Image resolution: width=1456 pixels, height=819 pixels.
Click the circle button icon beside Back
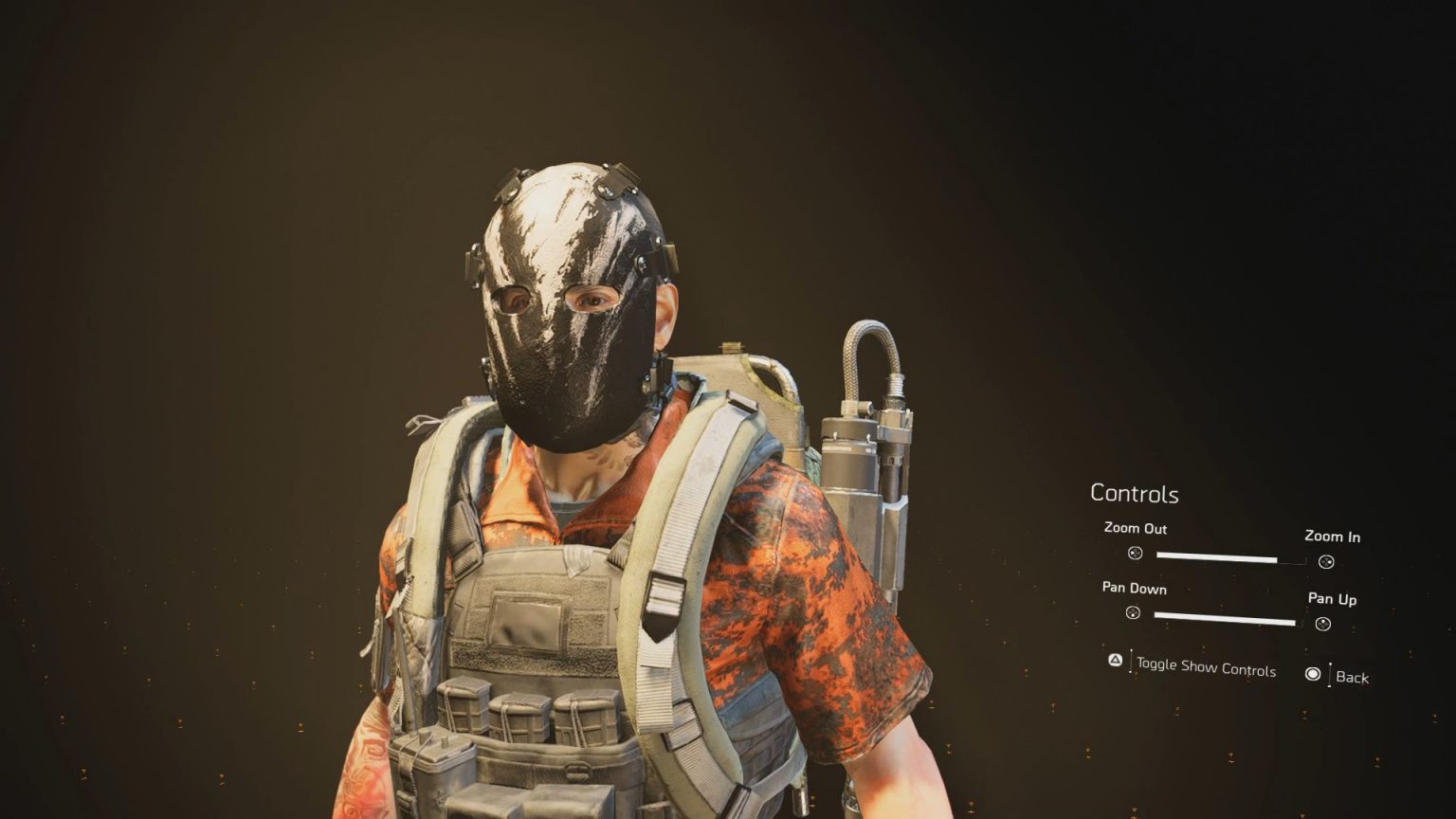[1313, 675]
